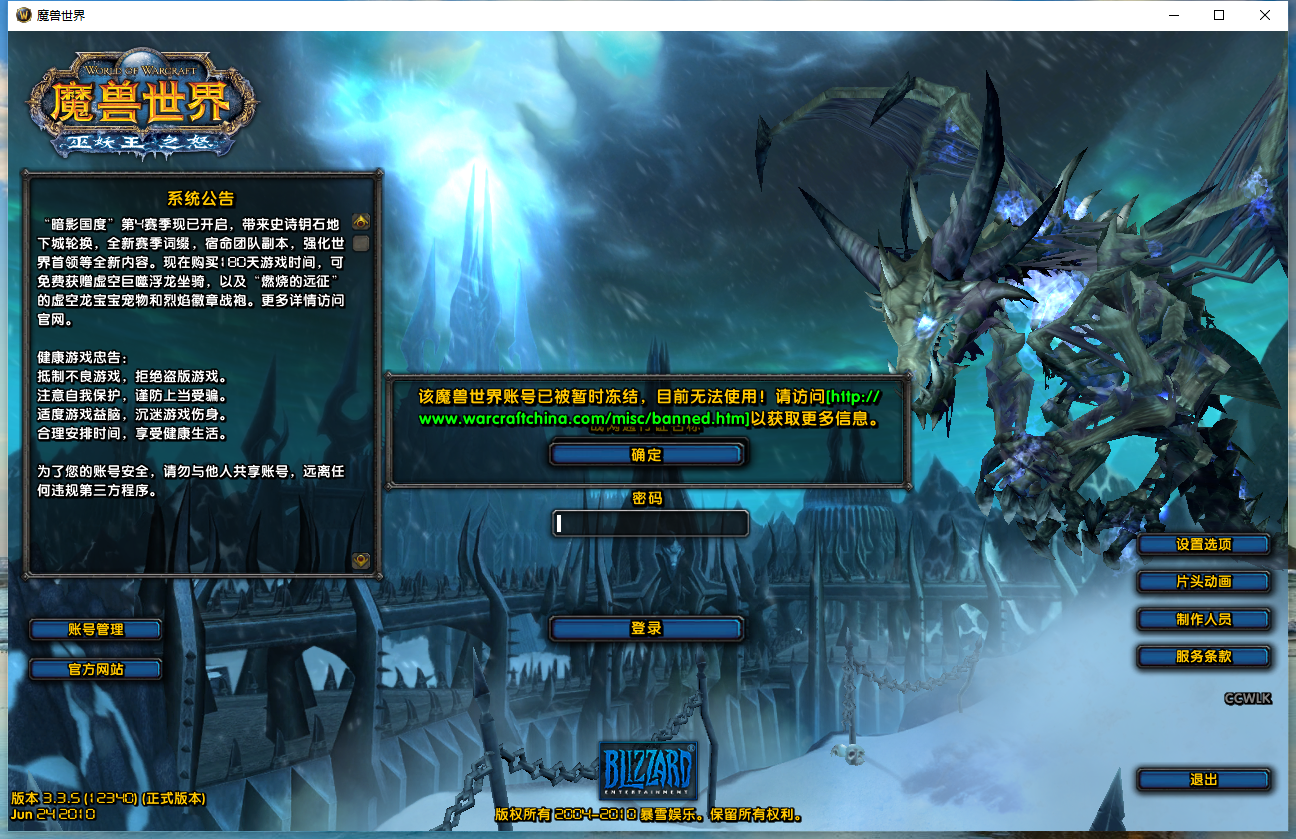
Task: View the 制作人员 credits
Action: point(1203,619)
